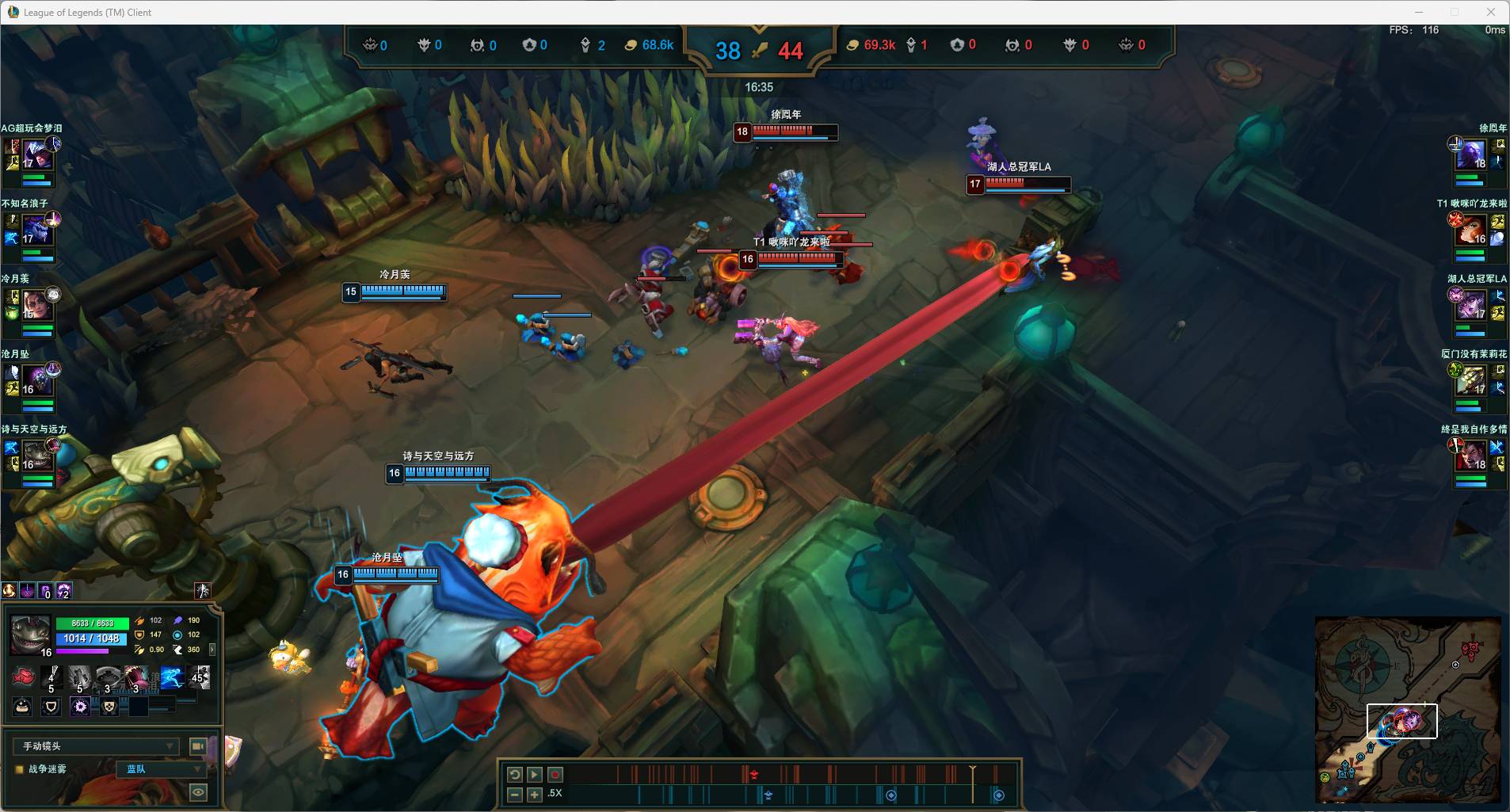1510x812 pixels.
Task: Open the 蓝队 team dropdown
Action: click(162, 769)
